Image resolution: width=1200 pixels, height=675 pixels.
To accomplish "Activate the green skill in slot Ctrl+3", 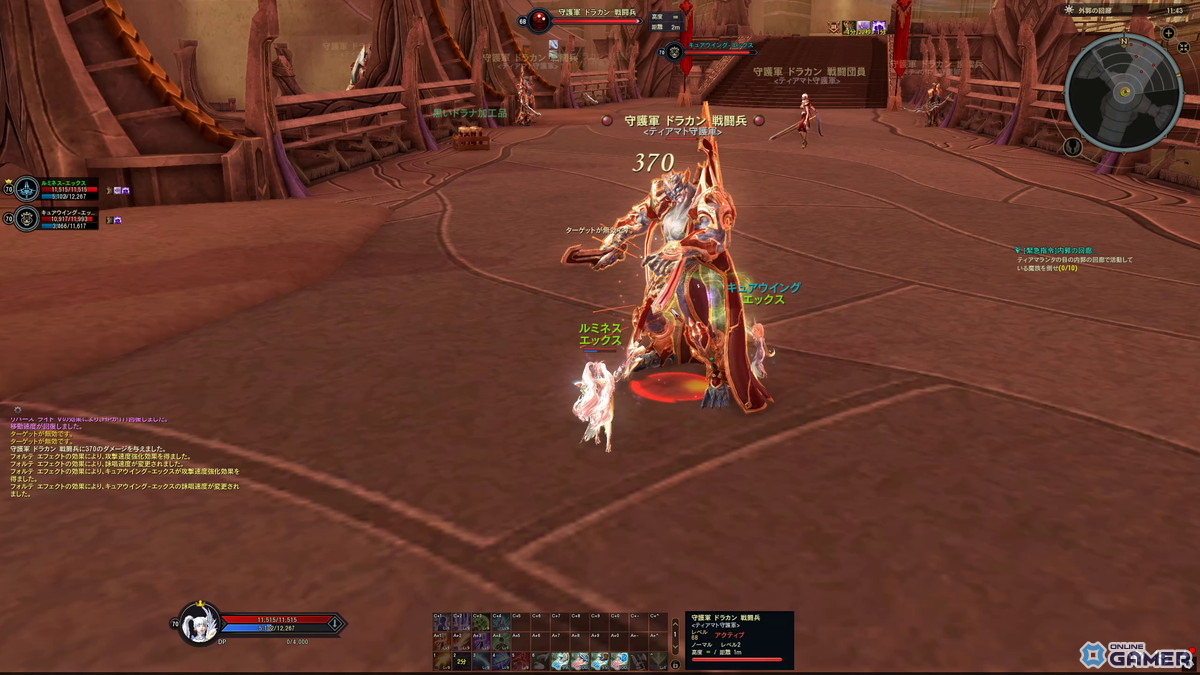I will [x=481, y=621].
